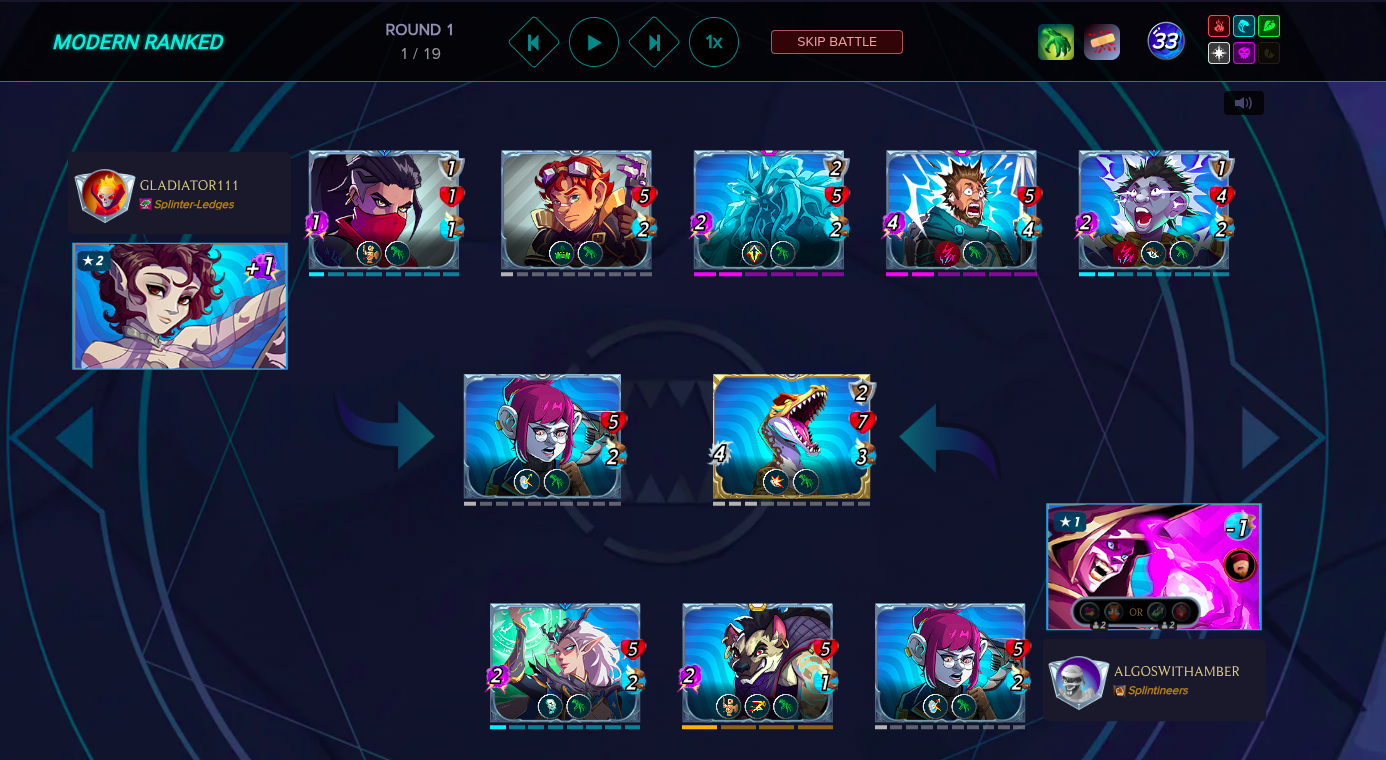This screenshot has height=760, width=1386.
Task: Change the 1x playback speed
Action: [x=714, y=43]
